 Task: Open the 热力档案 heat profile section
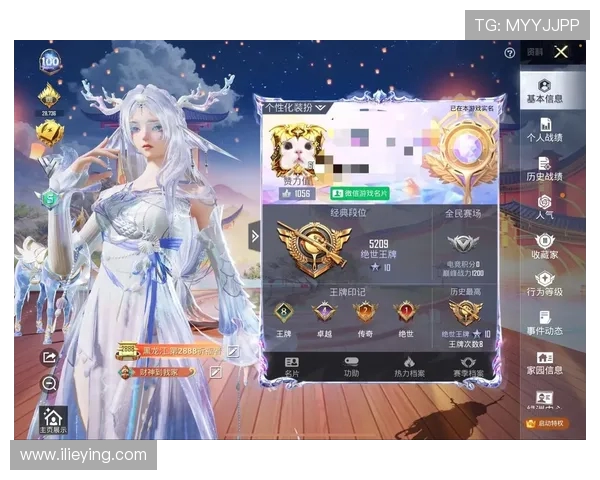tap(408, 367)
